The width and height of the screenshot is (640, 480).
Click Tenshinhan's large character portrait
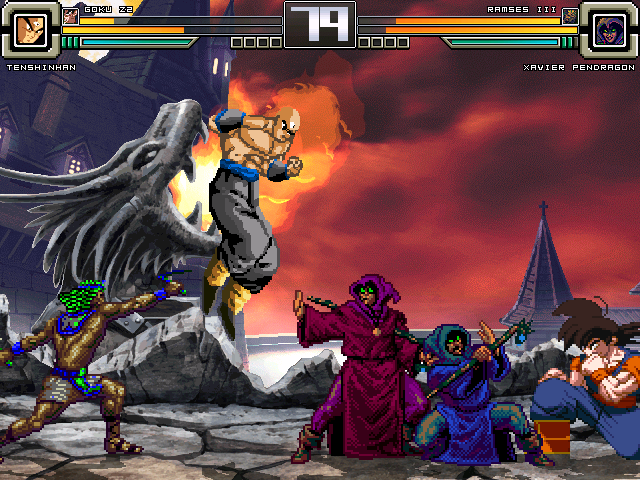coord(32,30)
